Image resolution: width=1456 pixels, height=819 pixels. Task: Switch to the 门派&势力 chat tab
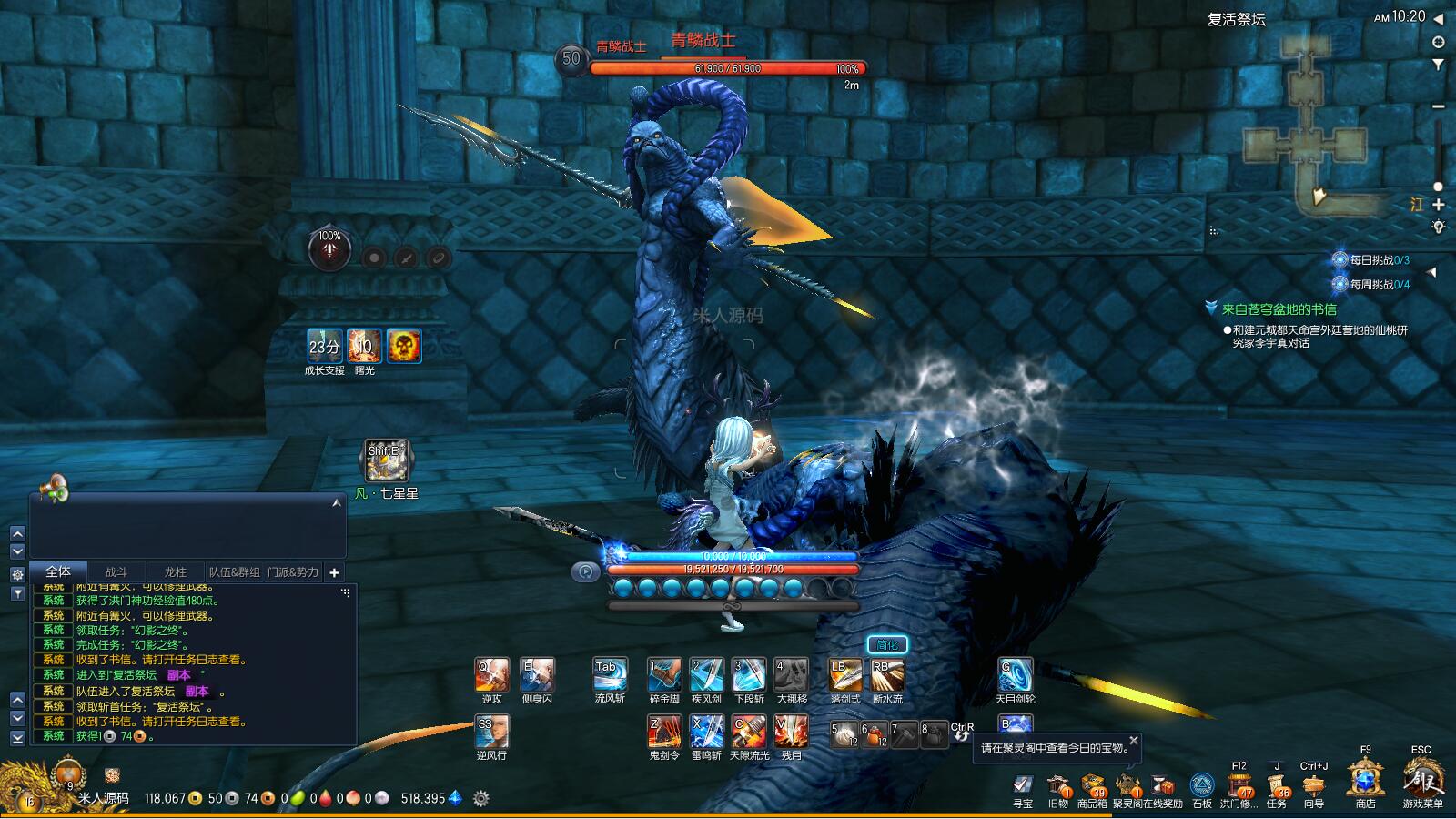[x=293, y=572]
